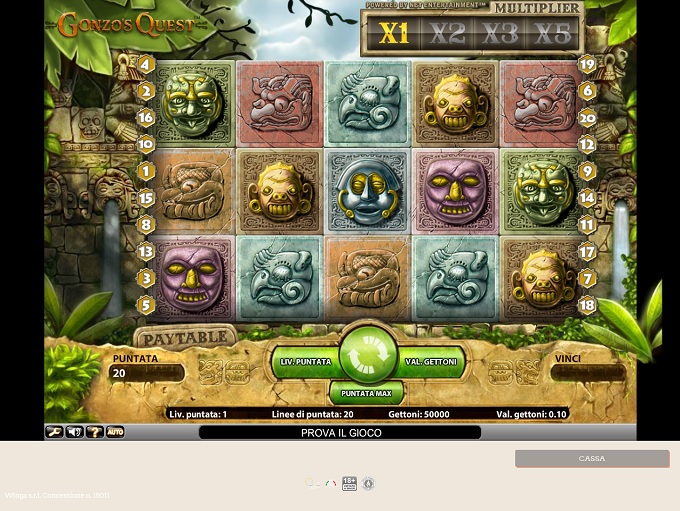This screenshot has height=511, width=680.
Task: Spin the reels with the green arrow button
Action: (368, 355)
